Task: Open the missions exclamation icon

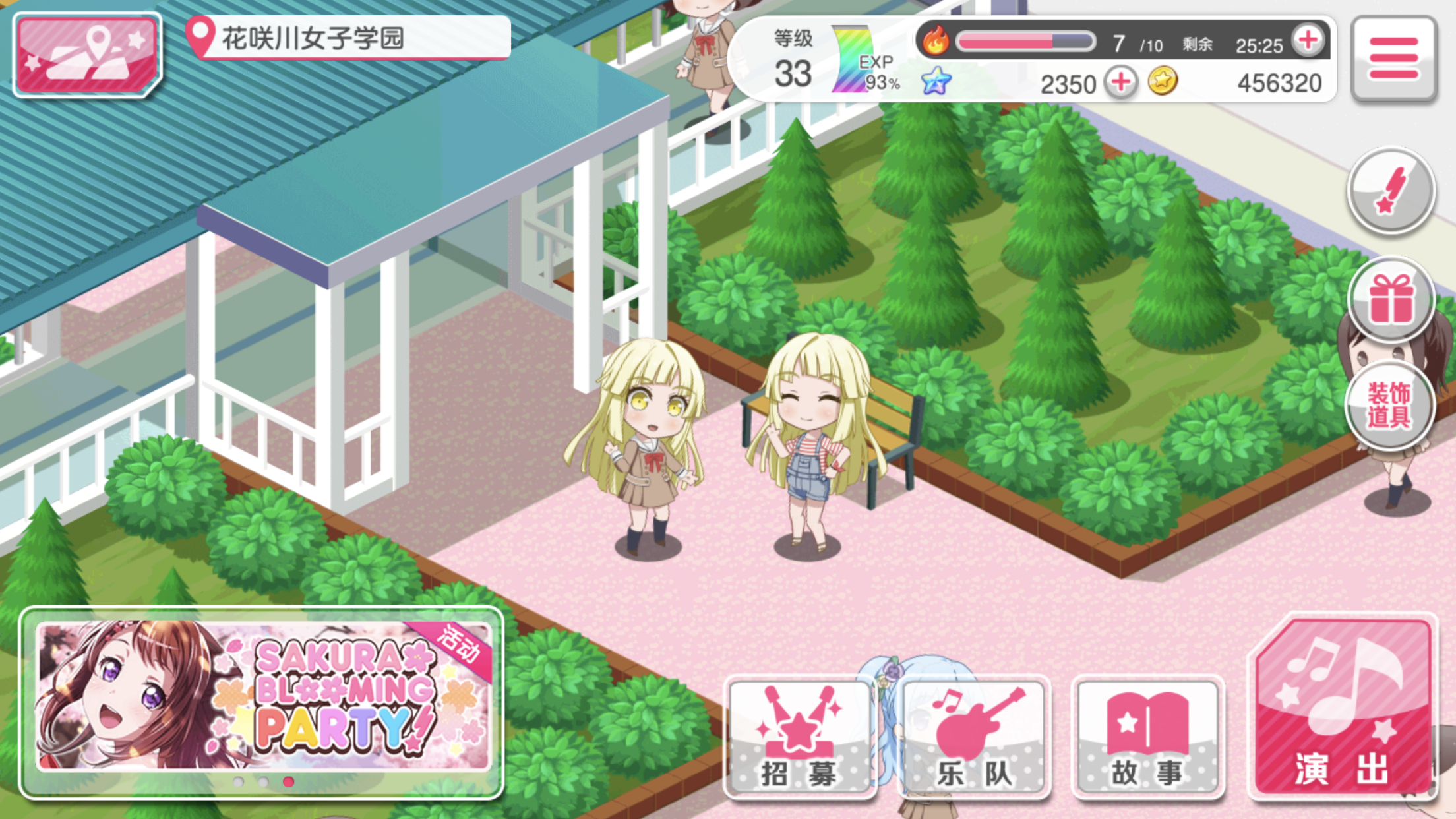Action: (1391, 190)
